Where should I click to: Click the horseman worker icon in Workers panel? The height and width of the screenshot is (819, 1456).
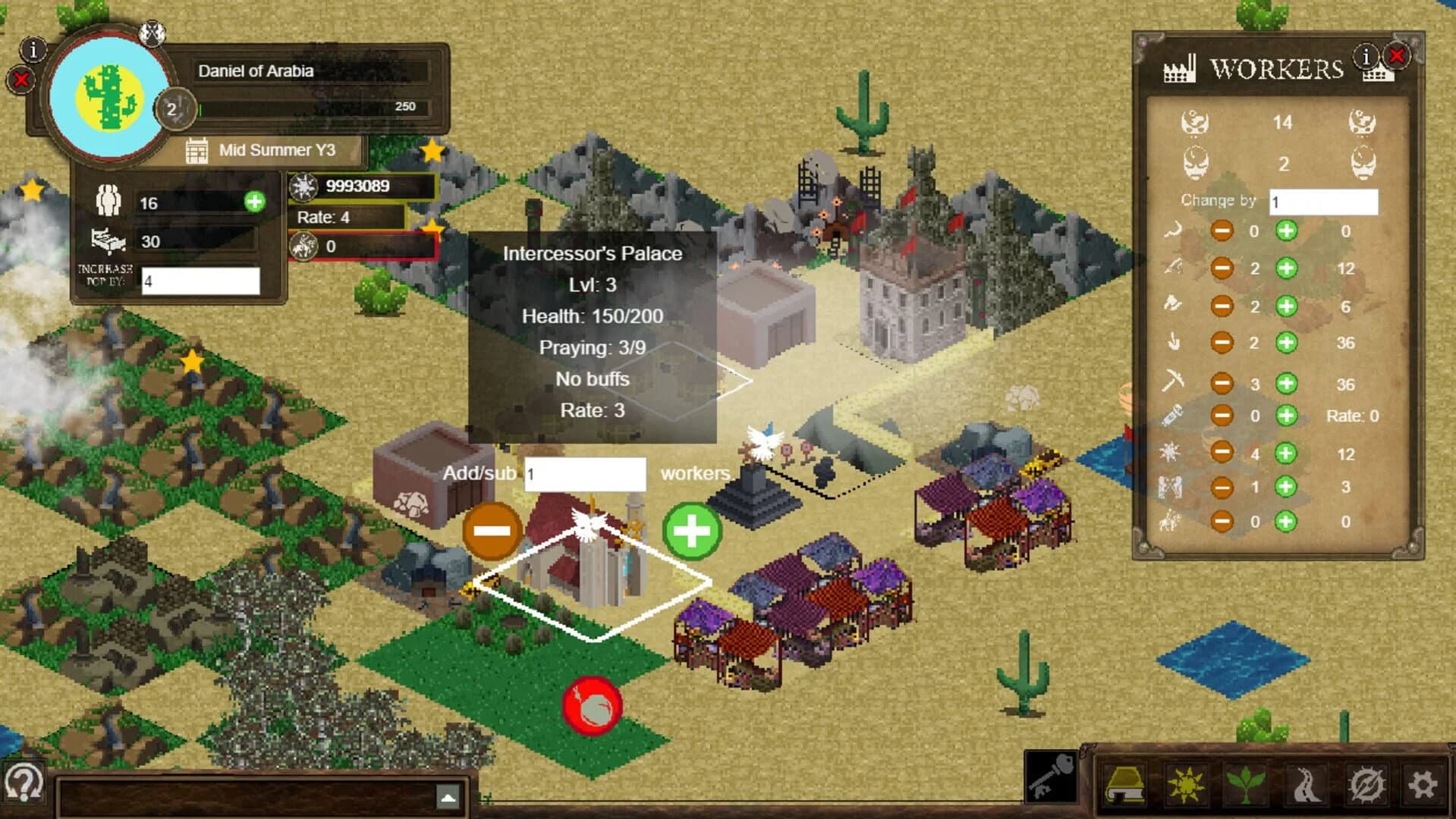click(x=1172, y=522)
